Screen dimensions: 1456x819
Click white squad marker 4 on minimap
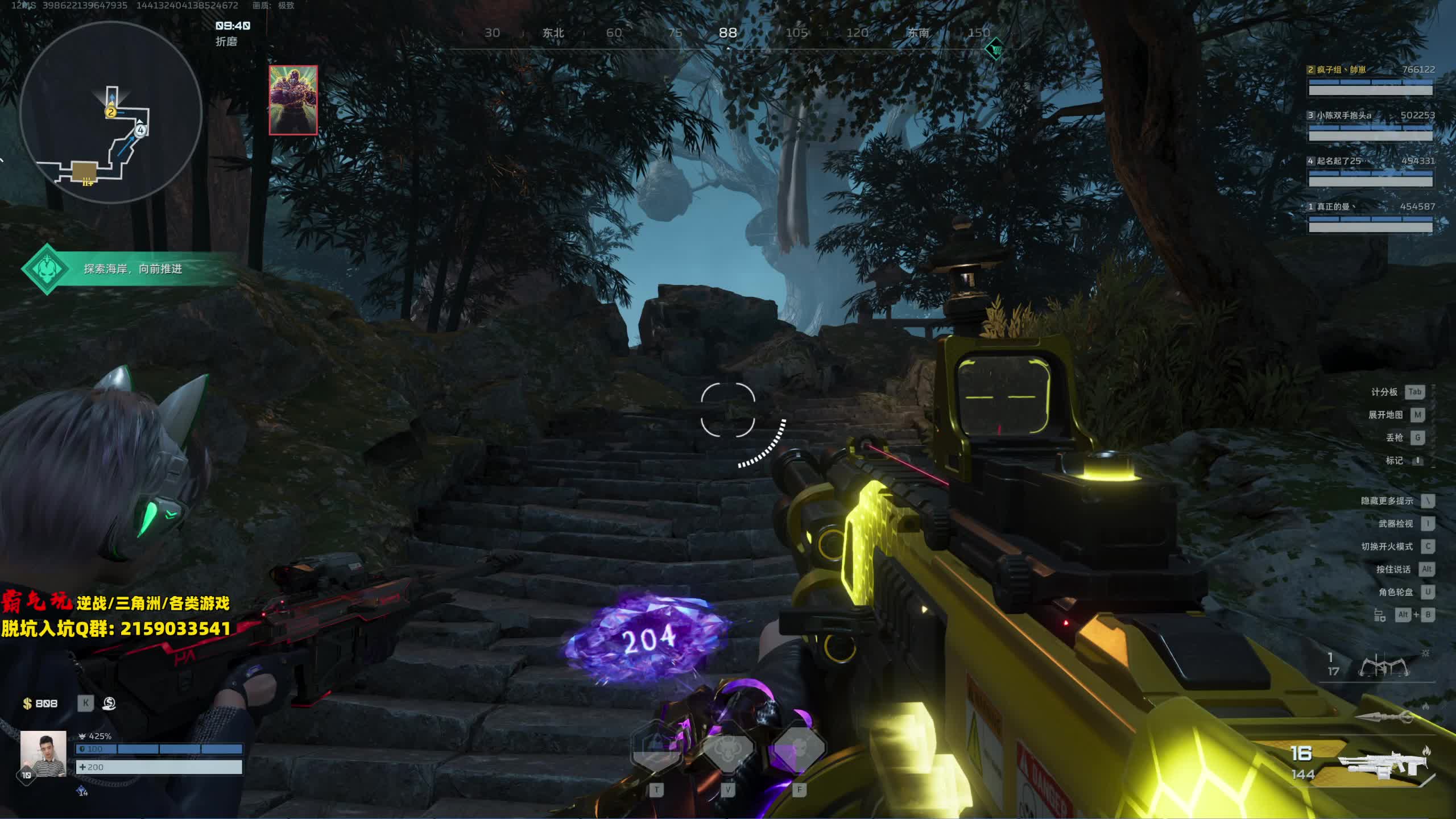(140, 130)
